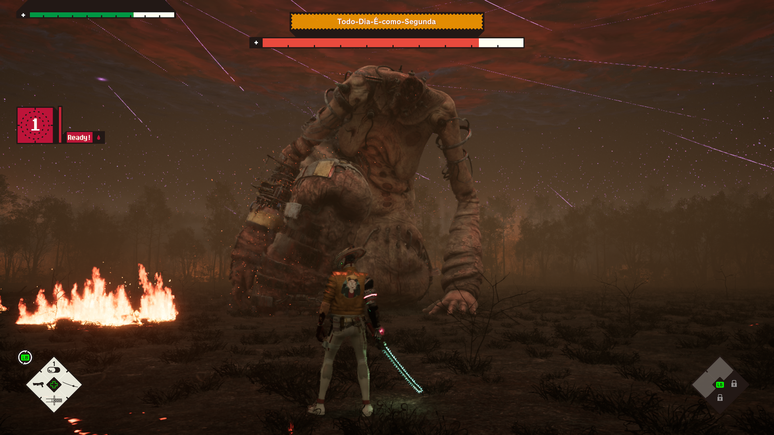This screenshot has height=435, width=774.
Task: Activate the red skill icon numbered 1
Action: pyautogui.click(x=35, y=125)
